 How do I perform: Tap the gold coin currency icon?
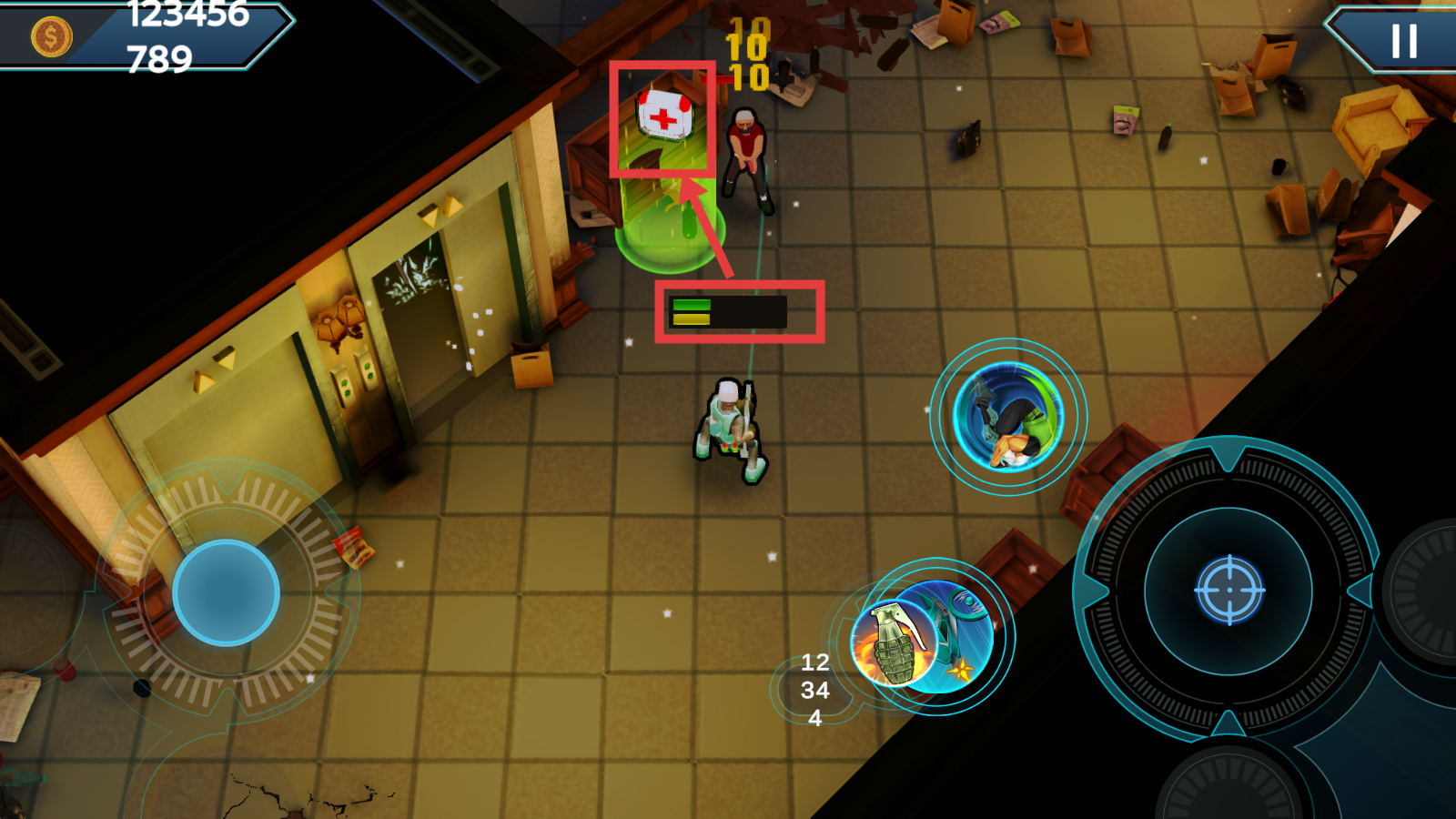pyautogui.click(x=51, y=37)
